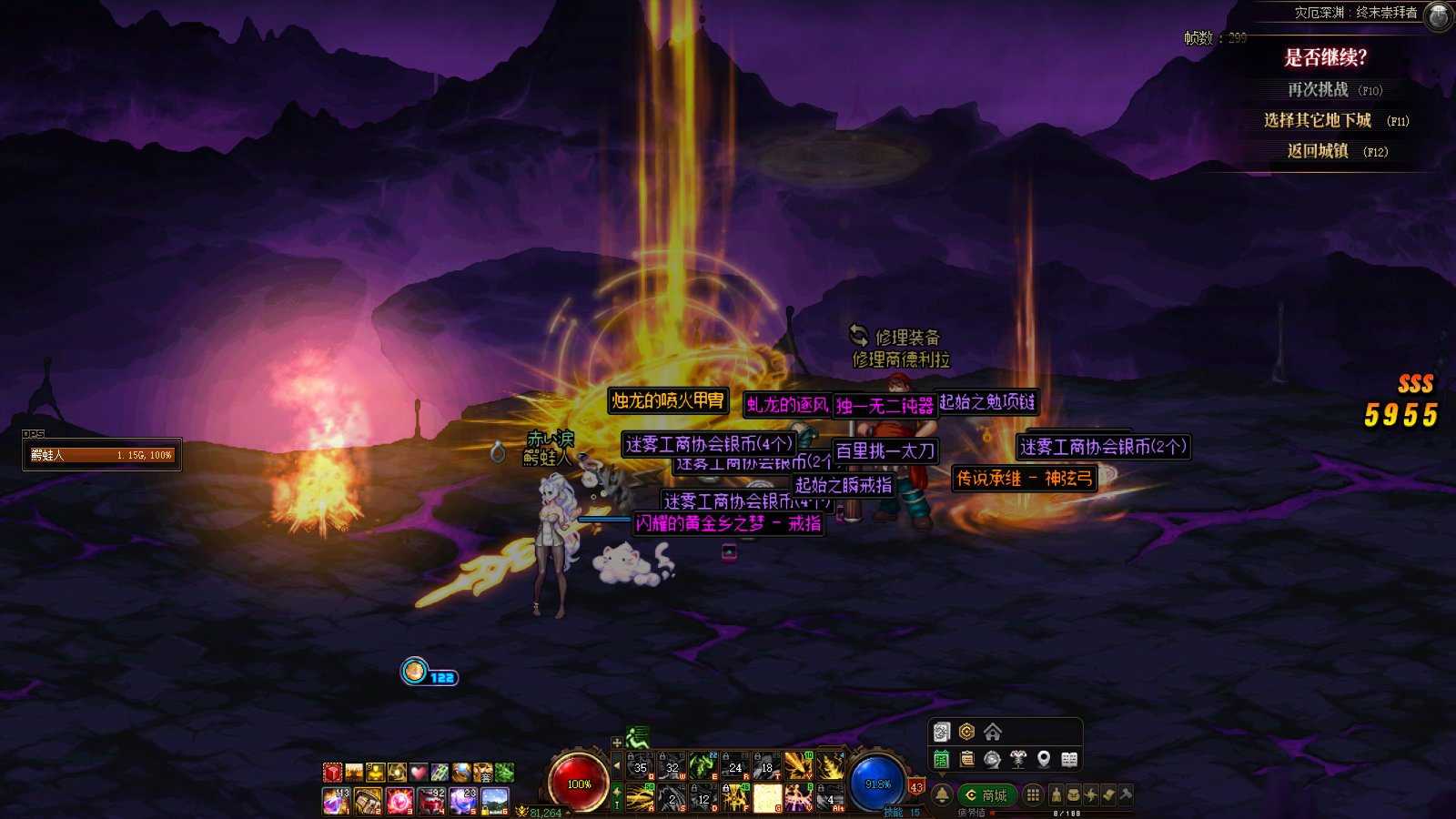The image size is (1456, 819).
Task: Click the map location pin icon
Action: (1044, 759)
